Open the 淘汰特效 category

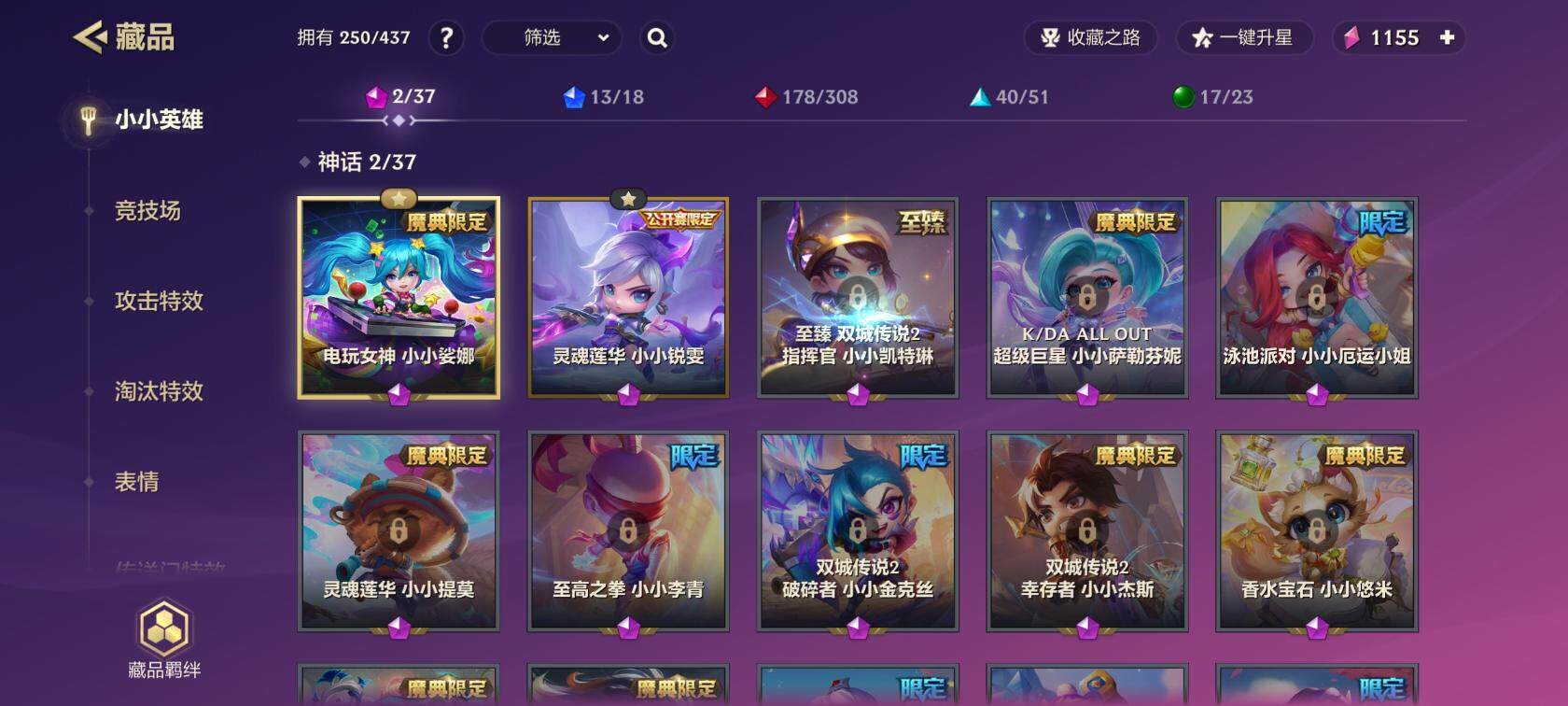tap(159, 391)
